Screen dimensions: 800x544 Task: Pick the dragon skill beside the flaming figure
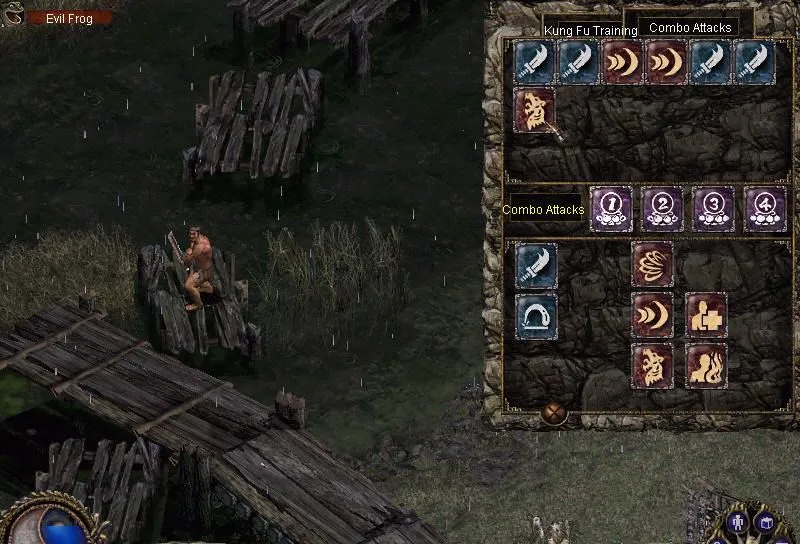[652, 366]
